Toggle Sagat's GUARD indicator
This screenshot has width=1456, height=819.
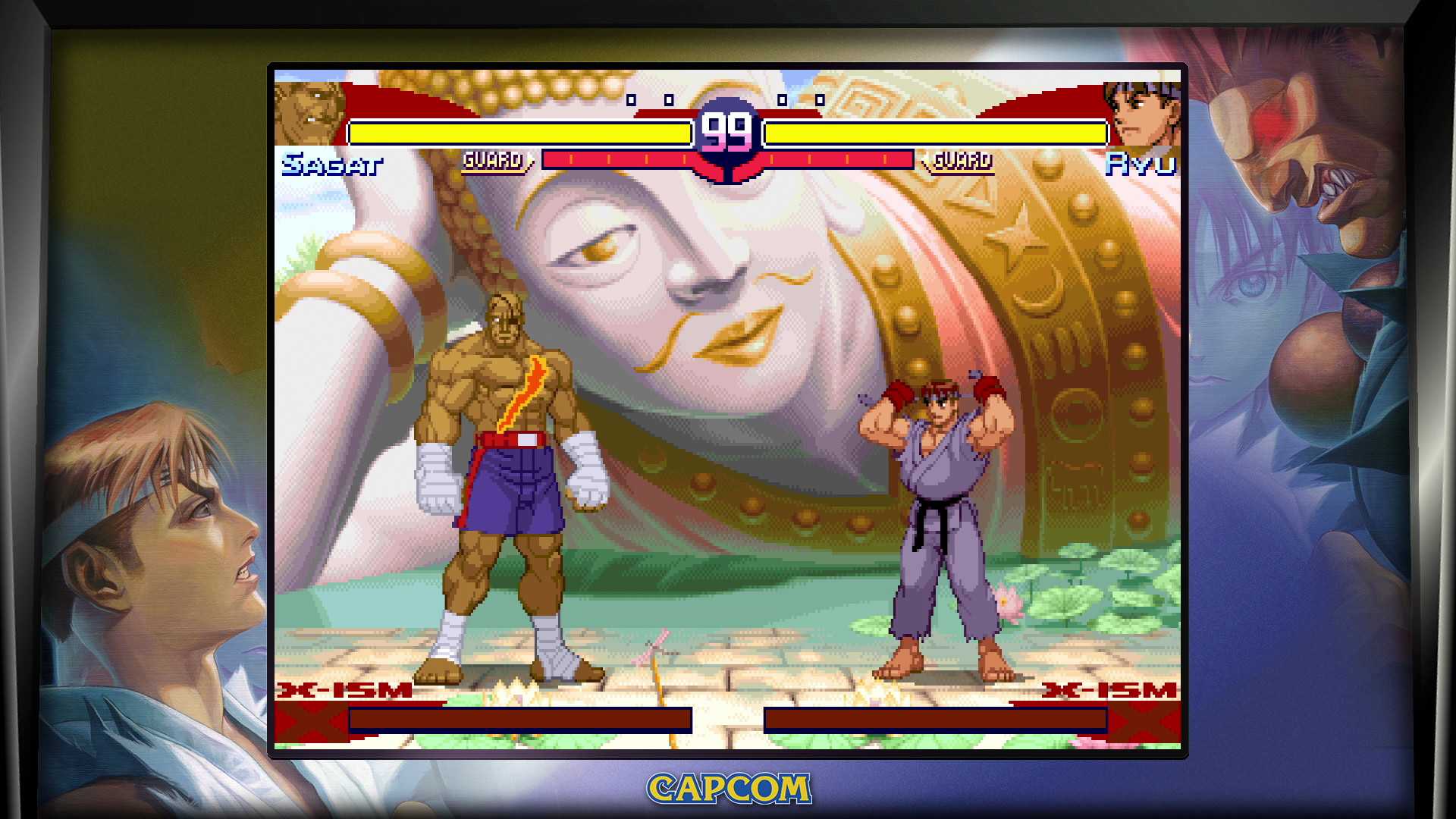point(494,159)
